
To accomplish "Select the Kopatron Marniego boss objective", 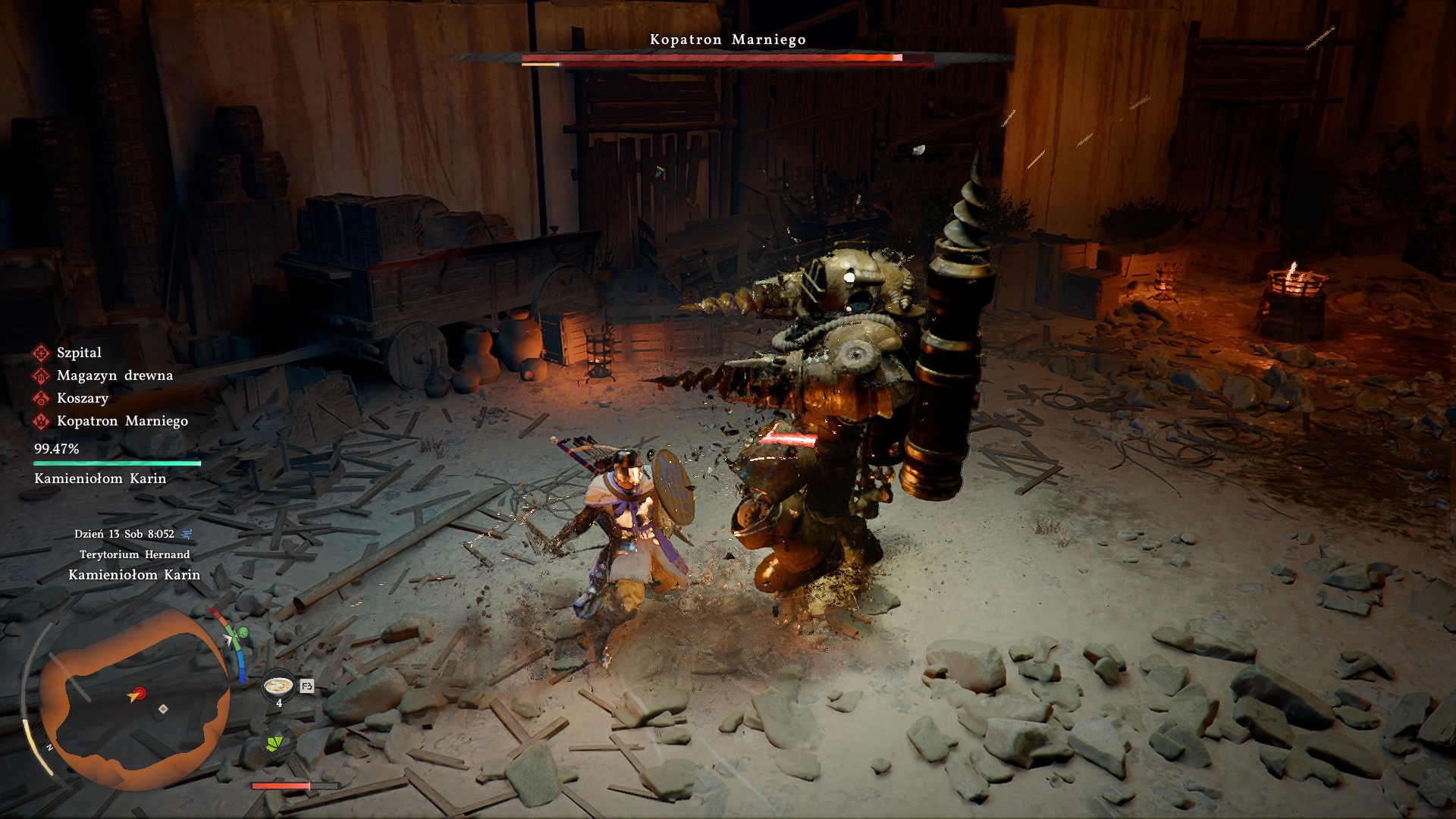I will [x=121, y=421].
